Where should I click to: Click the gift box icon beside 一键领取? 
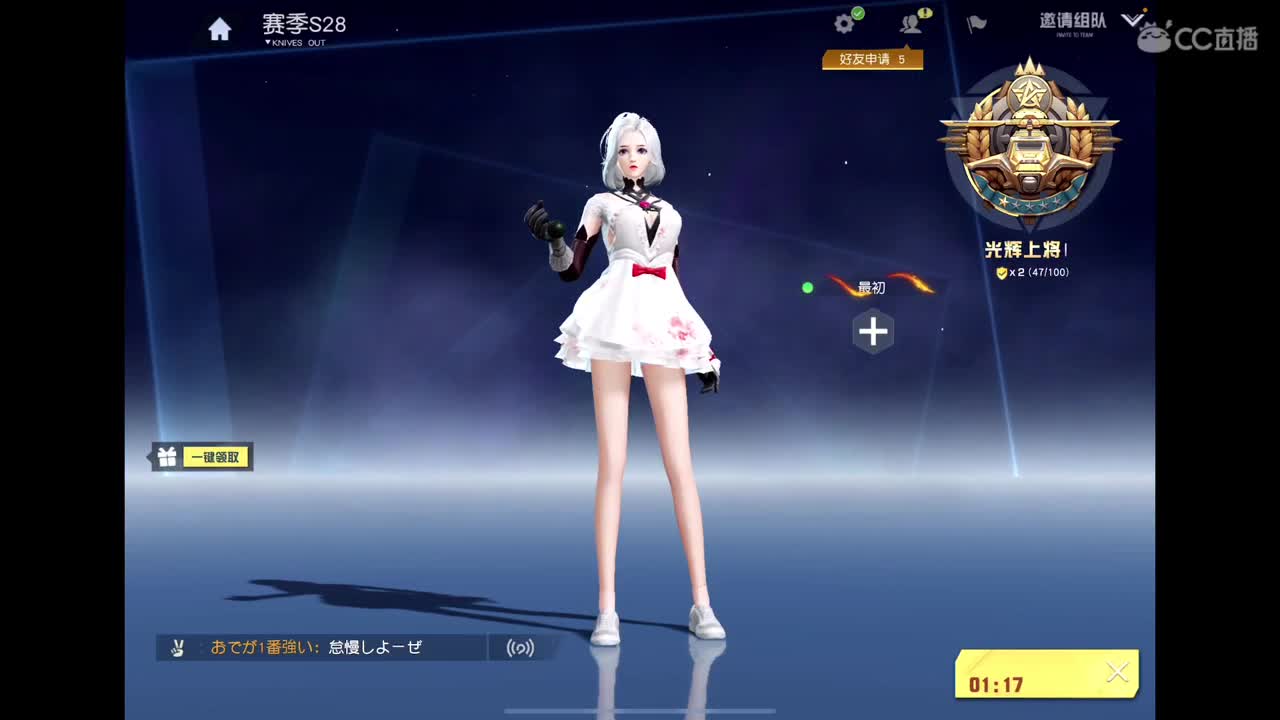pyautogui.click(x=166, y=456)
